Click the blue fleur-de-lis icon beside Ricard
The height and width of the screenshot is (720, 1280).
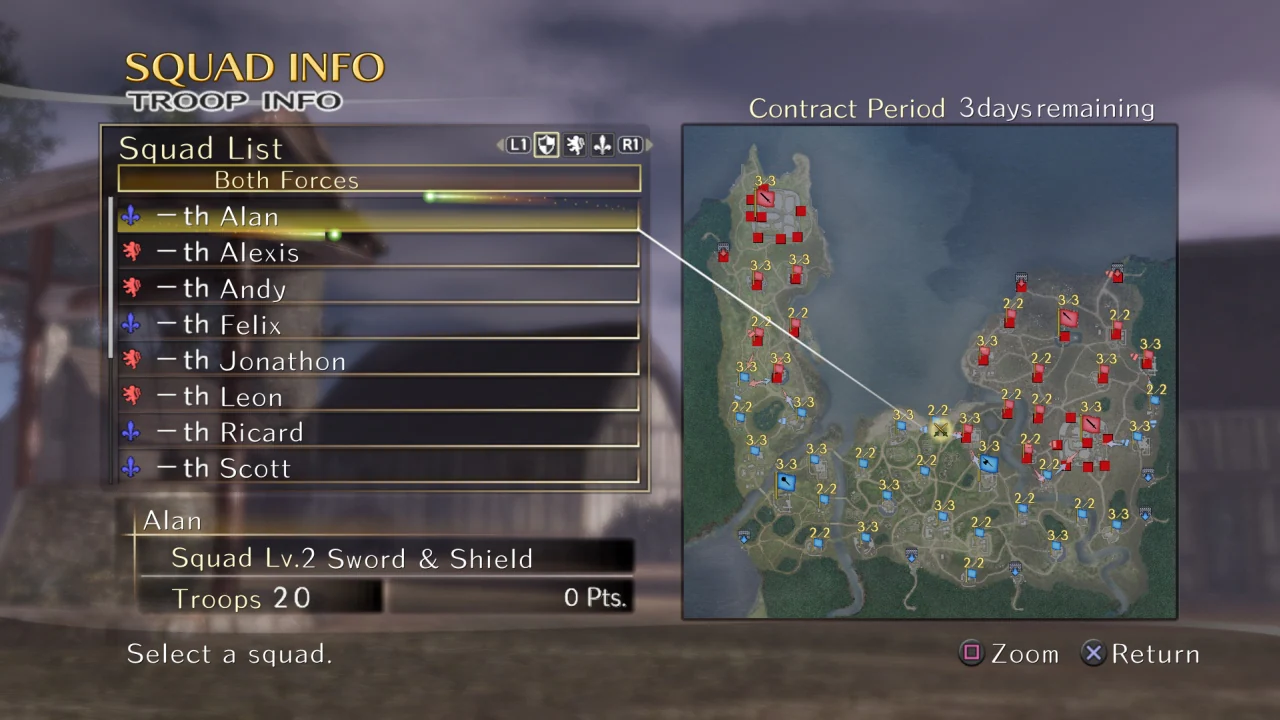pyautogui.click(x=131, y=432)
